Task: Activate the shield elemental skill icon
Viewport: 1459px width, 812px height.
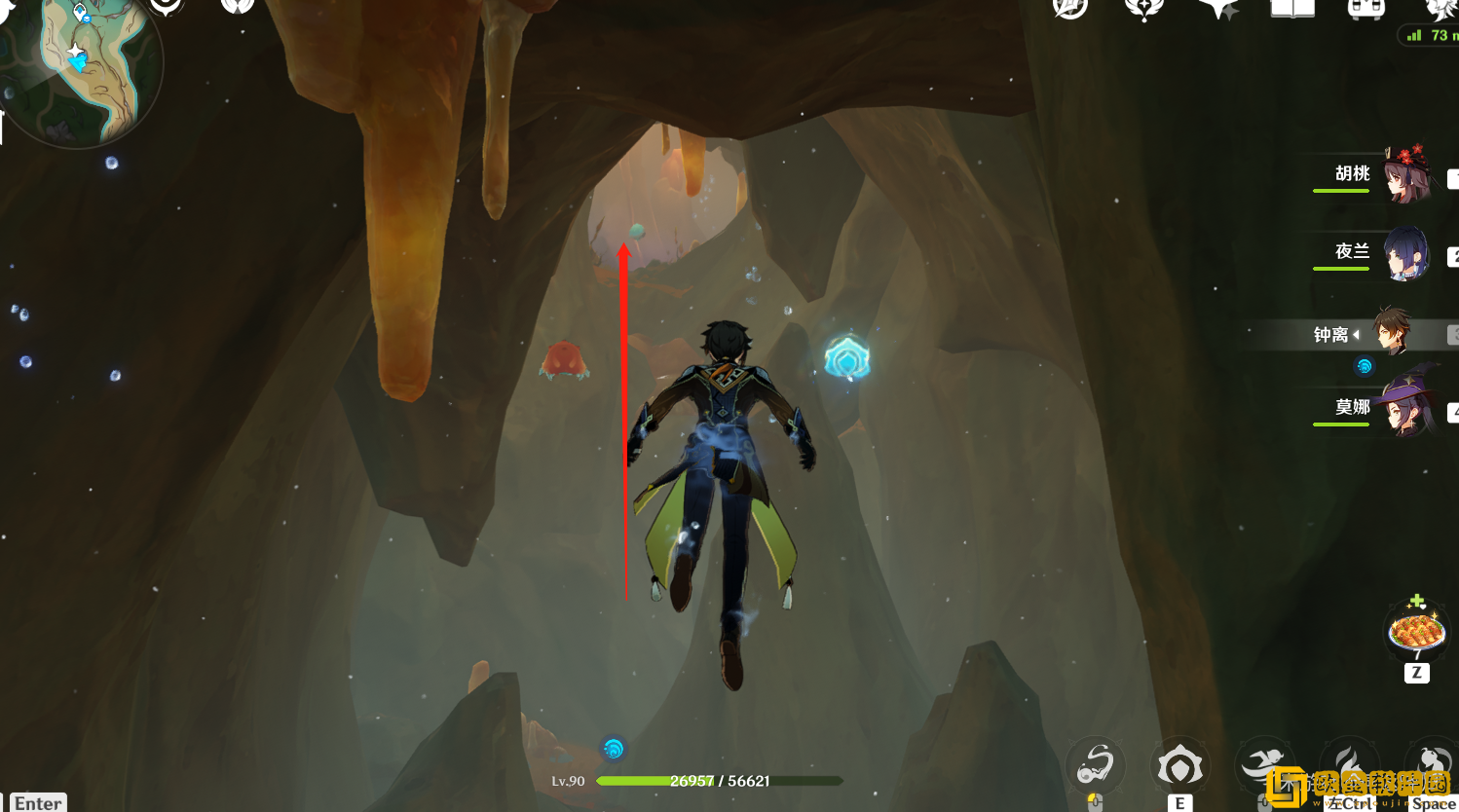Action: pyautogui.click(x=1179, y=766)
